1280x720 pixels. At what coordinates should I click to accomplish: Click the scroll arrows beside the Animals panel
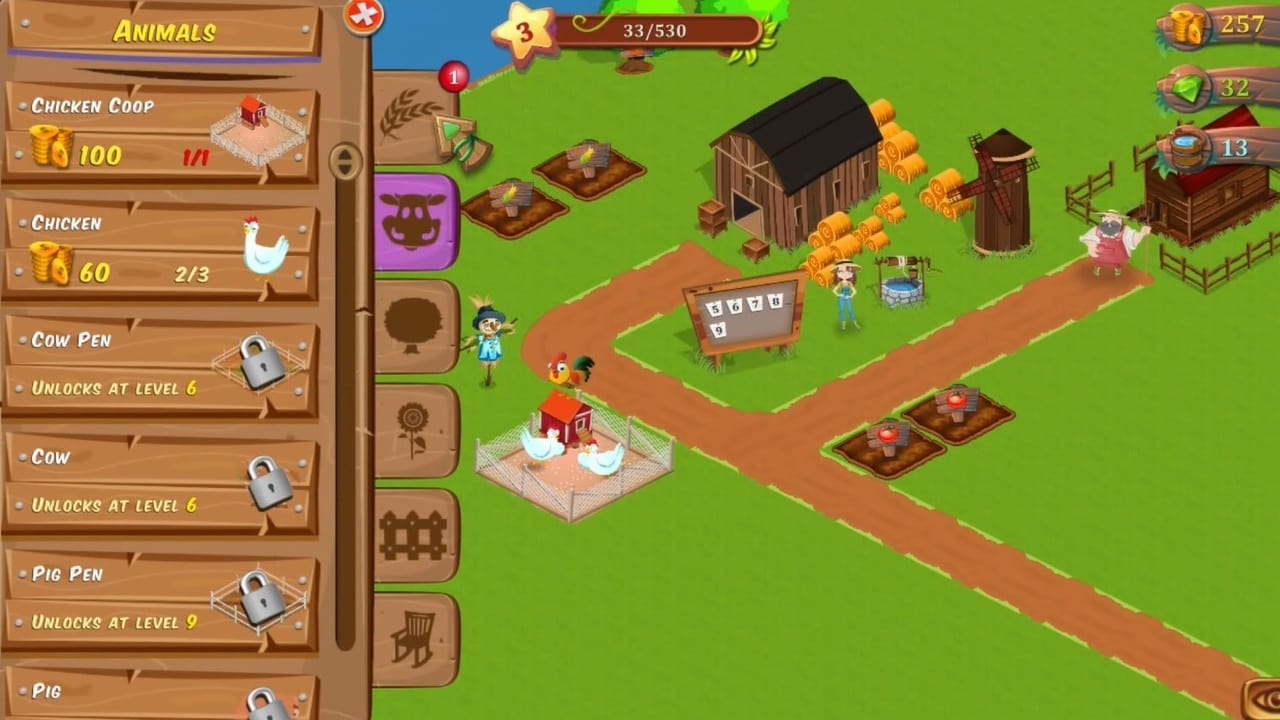[345, 160]
